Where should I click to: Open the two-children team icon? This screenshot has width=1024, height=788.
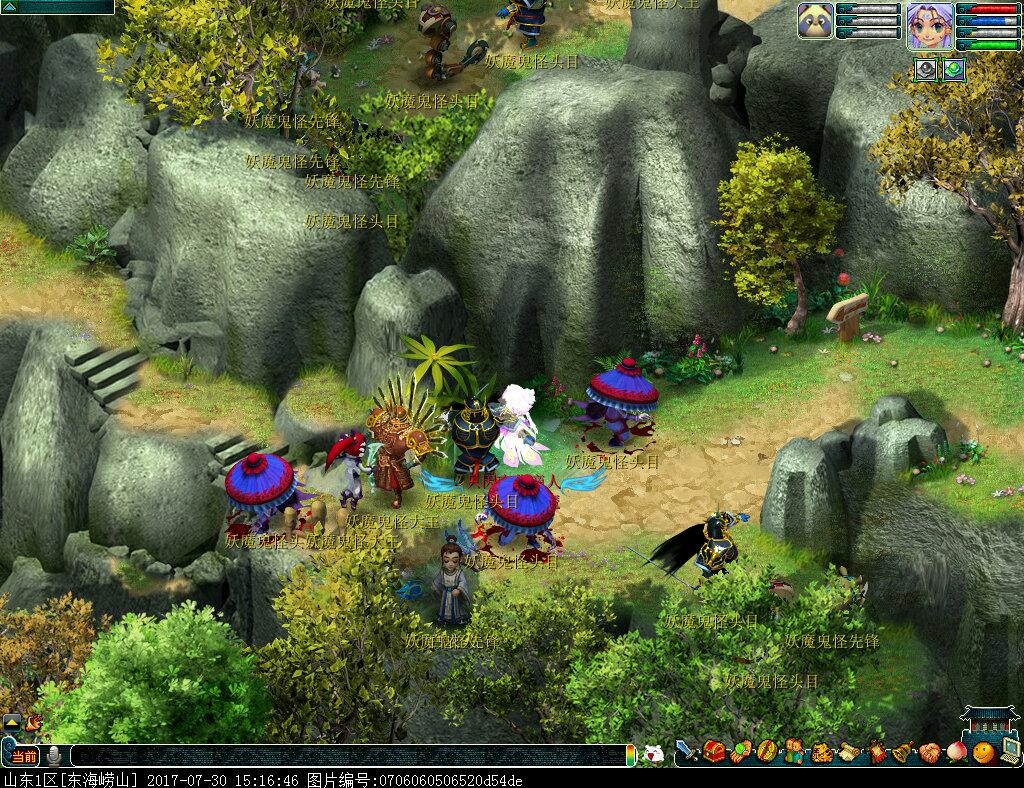794,751
